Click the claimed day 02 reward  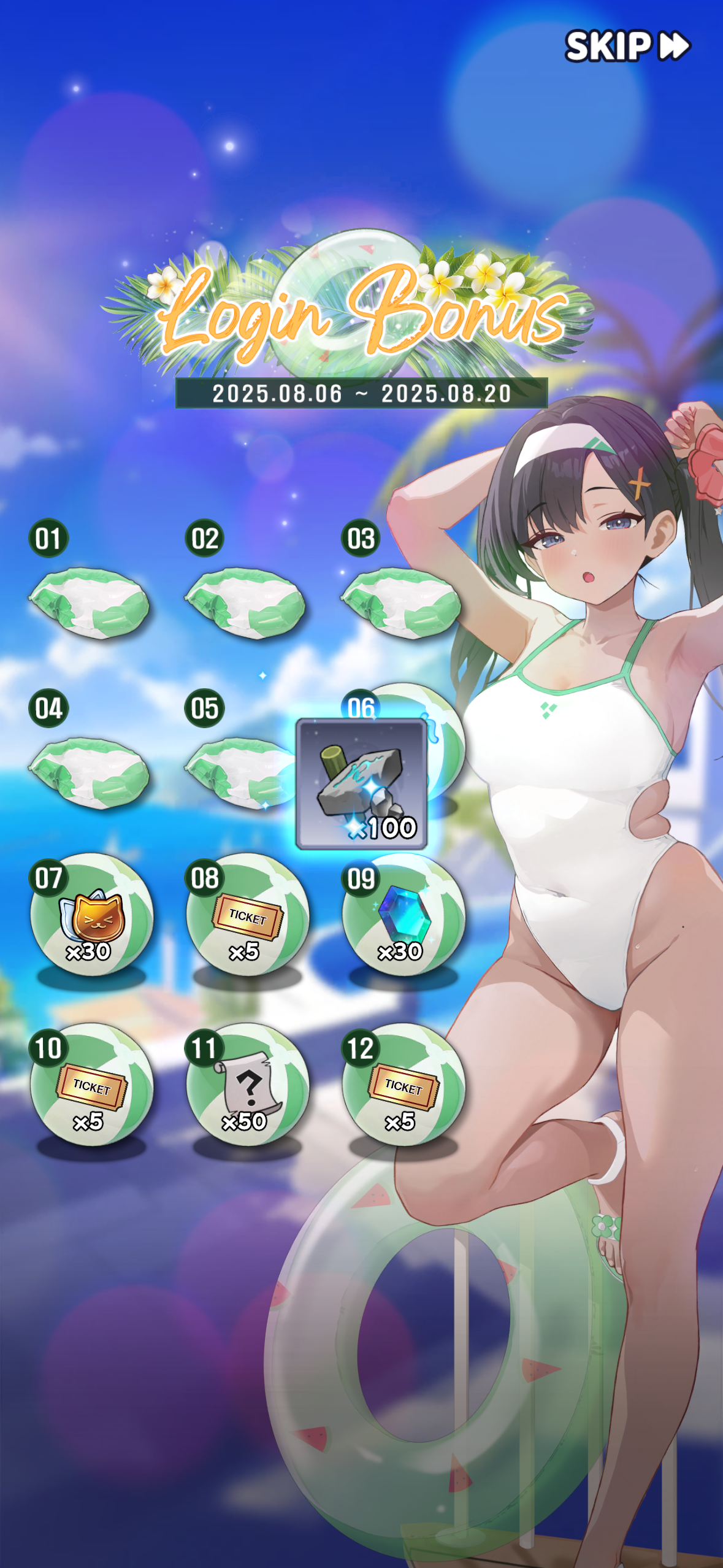245,603
